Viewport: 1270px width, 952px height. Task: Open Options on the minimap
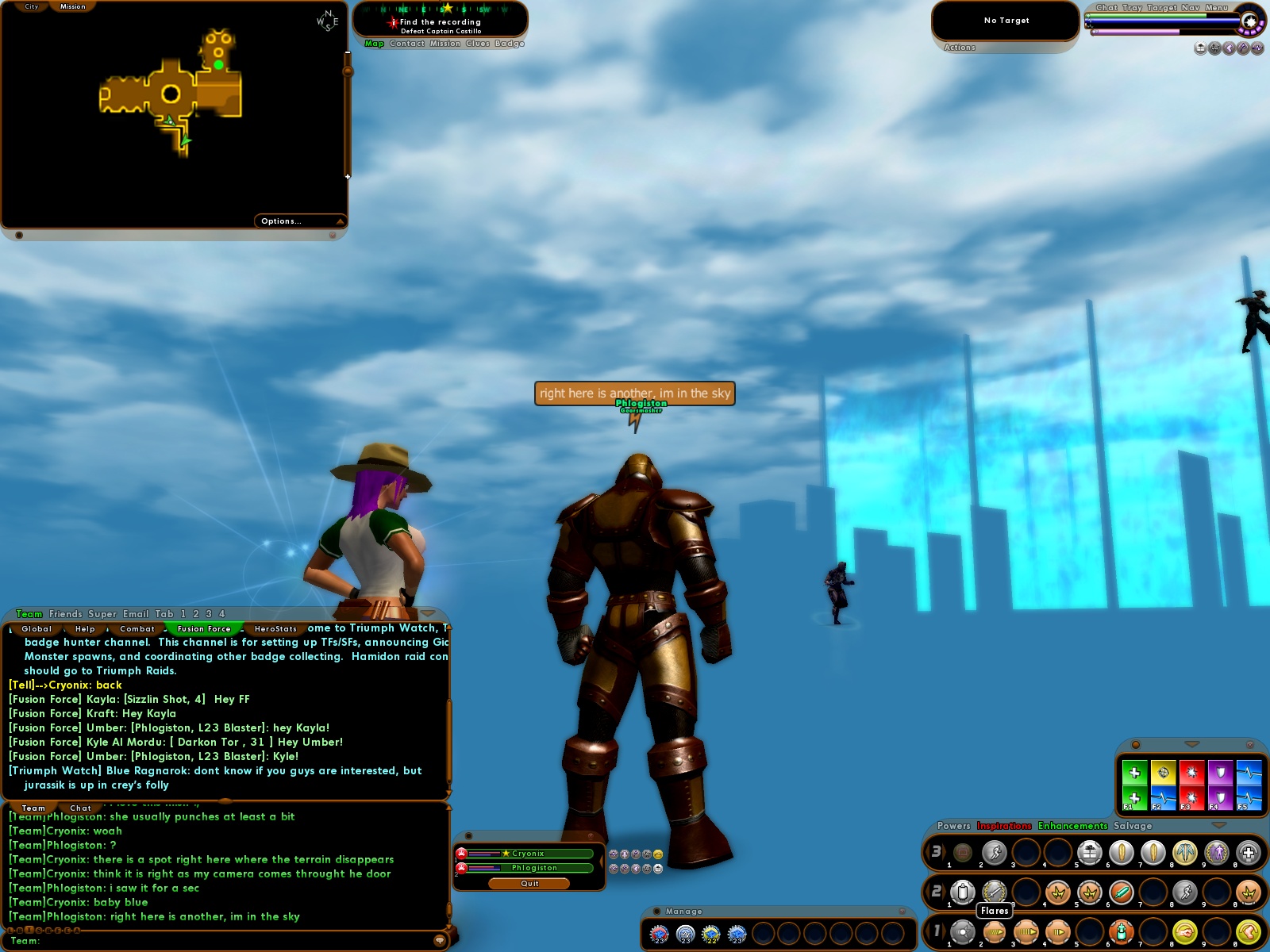coord(280,221)
